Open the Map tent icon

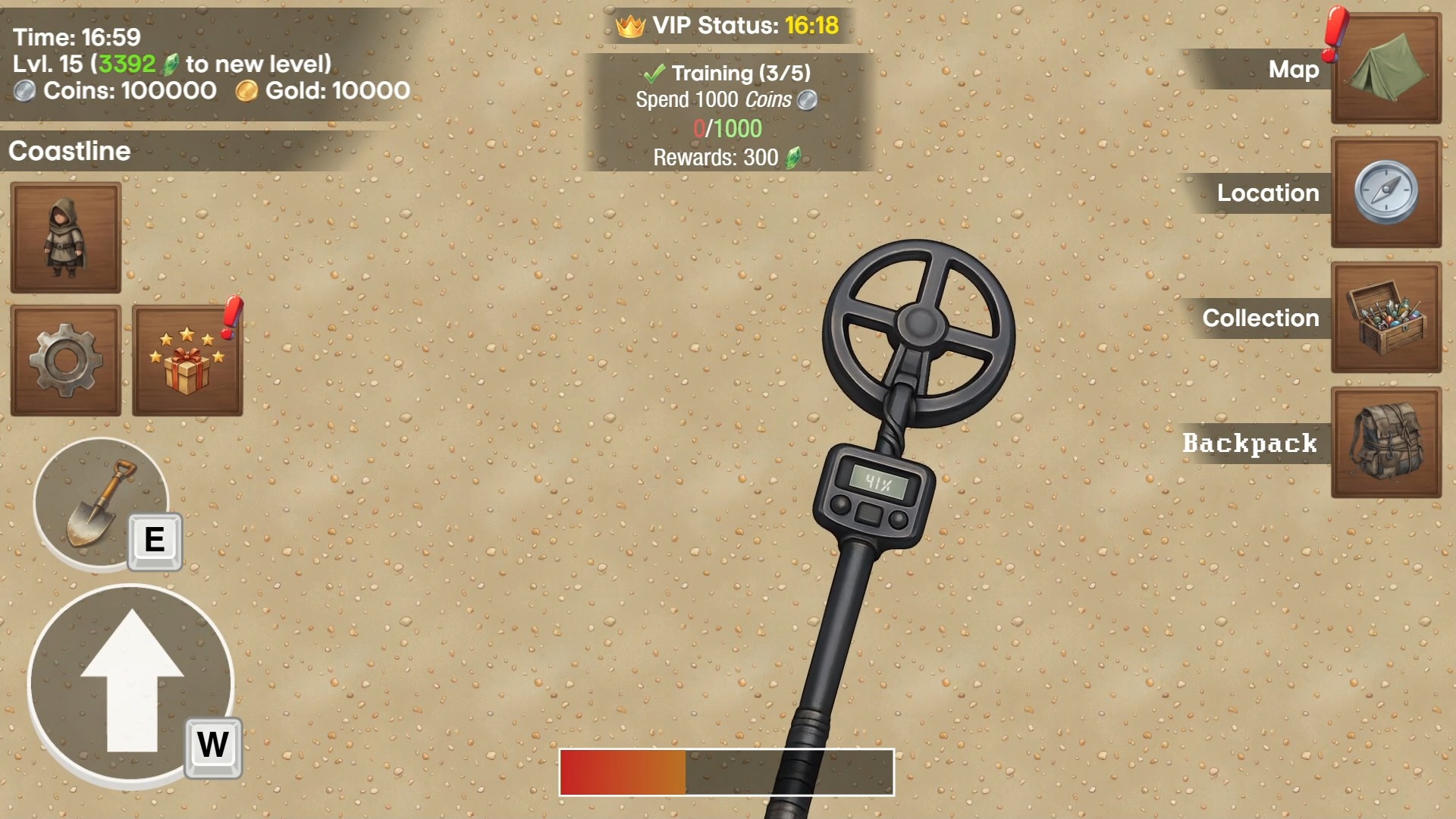1385,71
